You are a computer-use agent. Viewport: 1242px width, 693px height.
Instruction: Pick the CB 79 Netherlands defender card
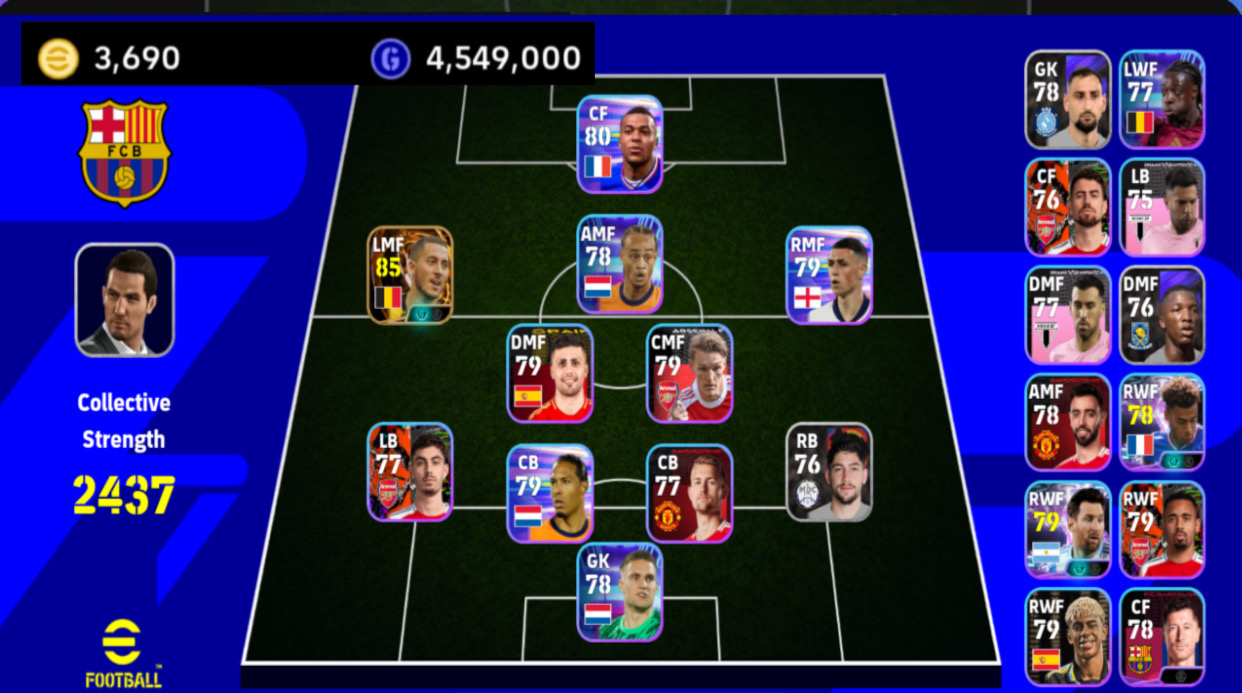549,493
